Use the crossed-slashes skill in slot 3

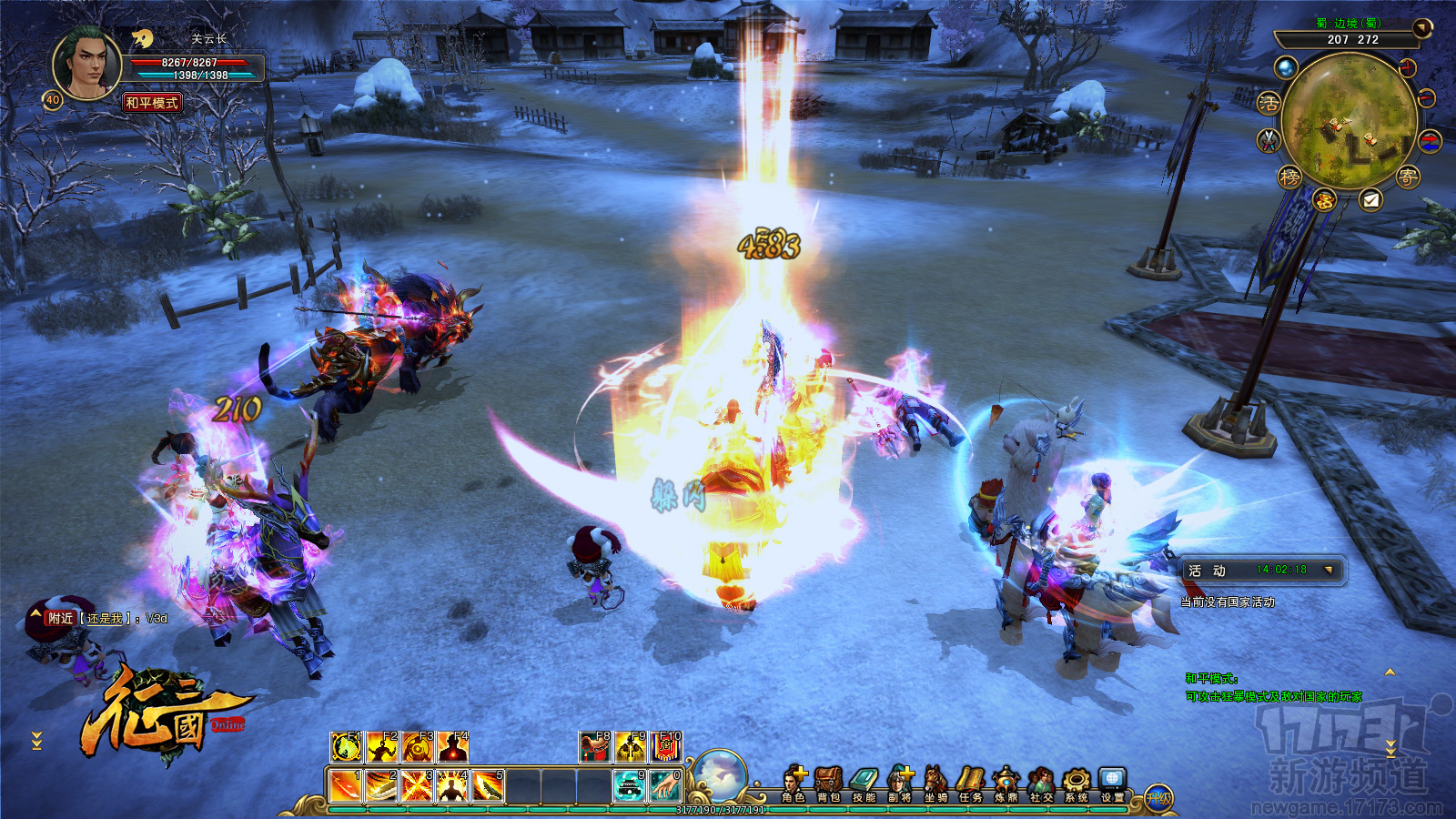click(416, 785)
